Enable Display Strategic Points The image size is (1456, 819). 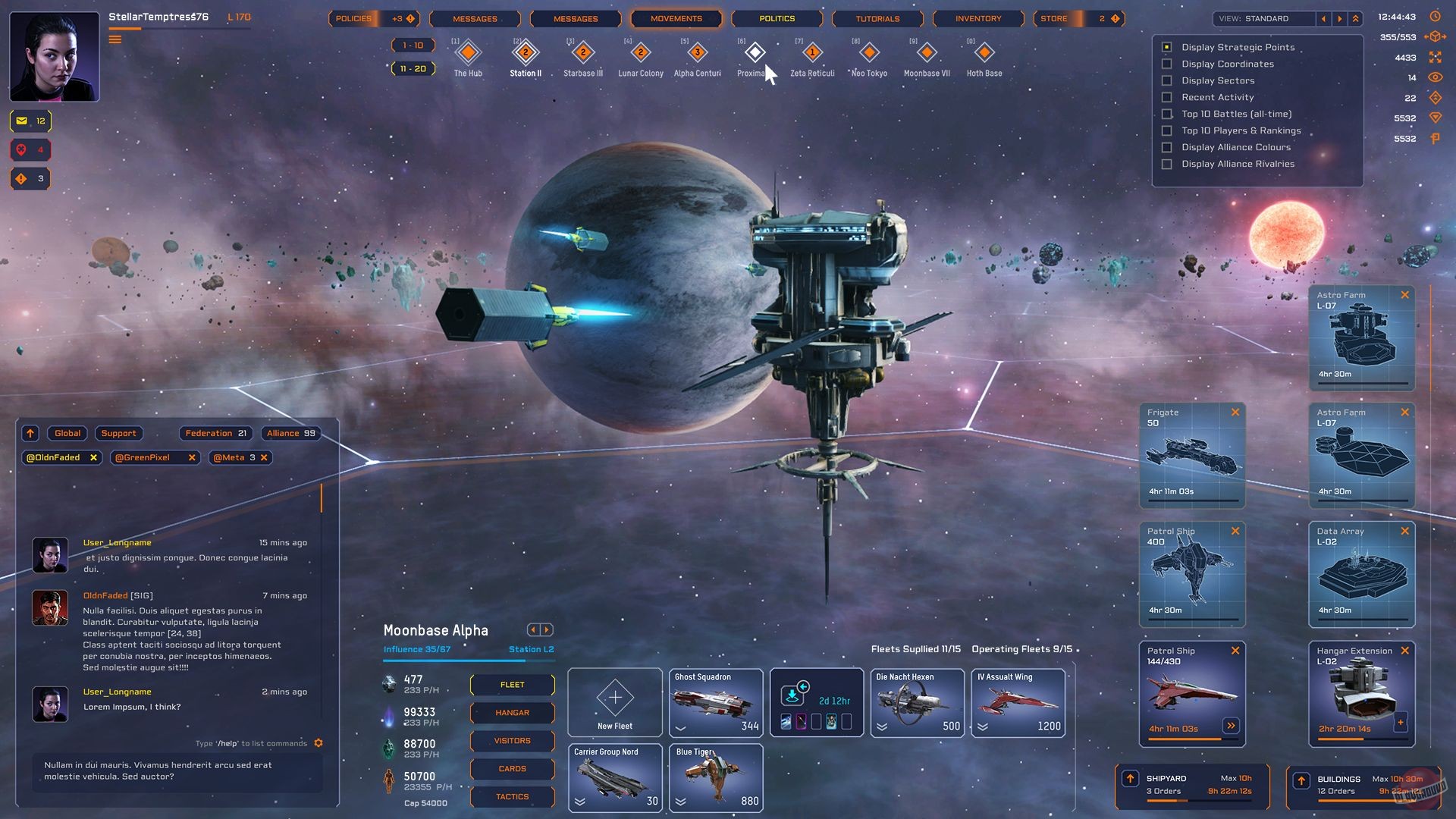click(x=1166, y=47)
